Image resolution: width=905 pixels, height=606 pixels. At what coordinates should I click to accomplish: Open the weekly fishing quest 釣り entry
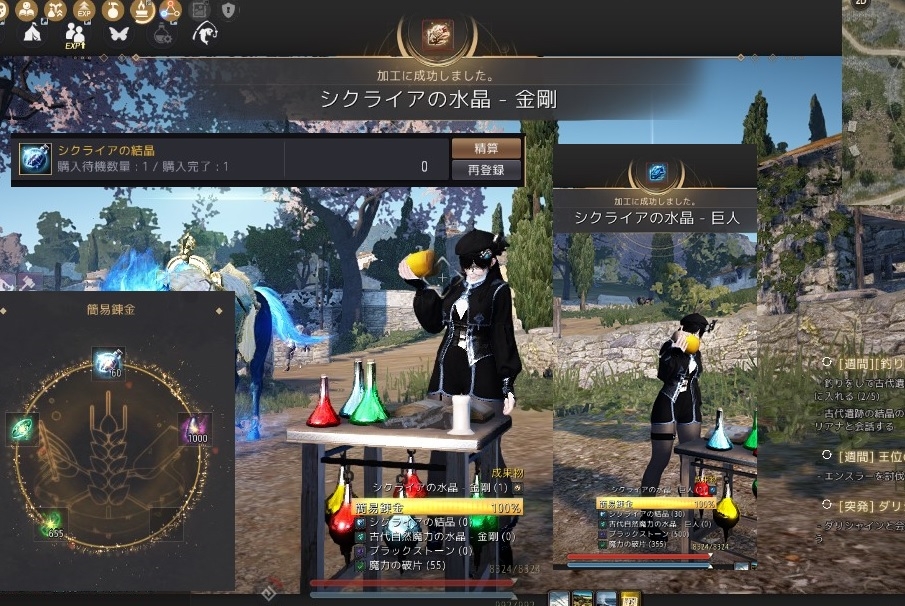862,364
